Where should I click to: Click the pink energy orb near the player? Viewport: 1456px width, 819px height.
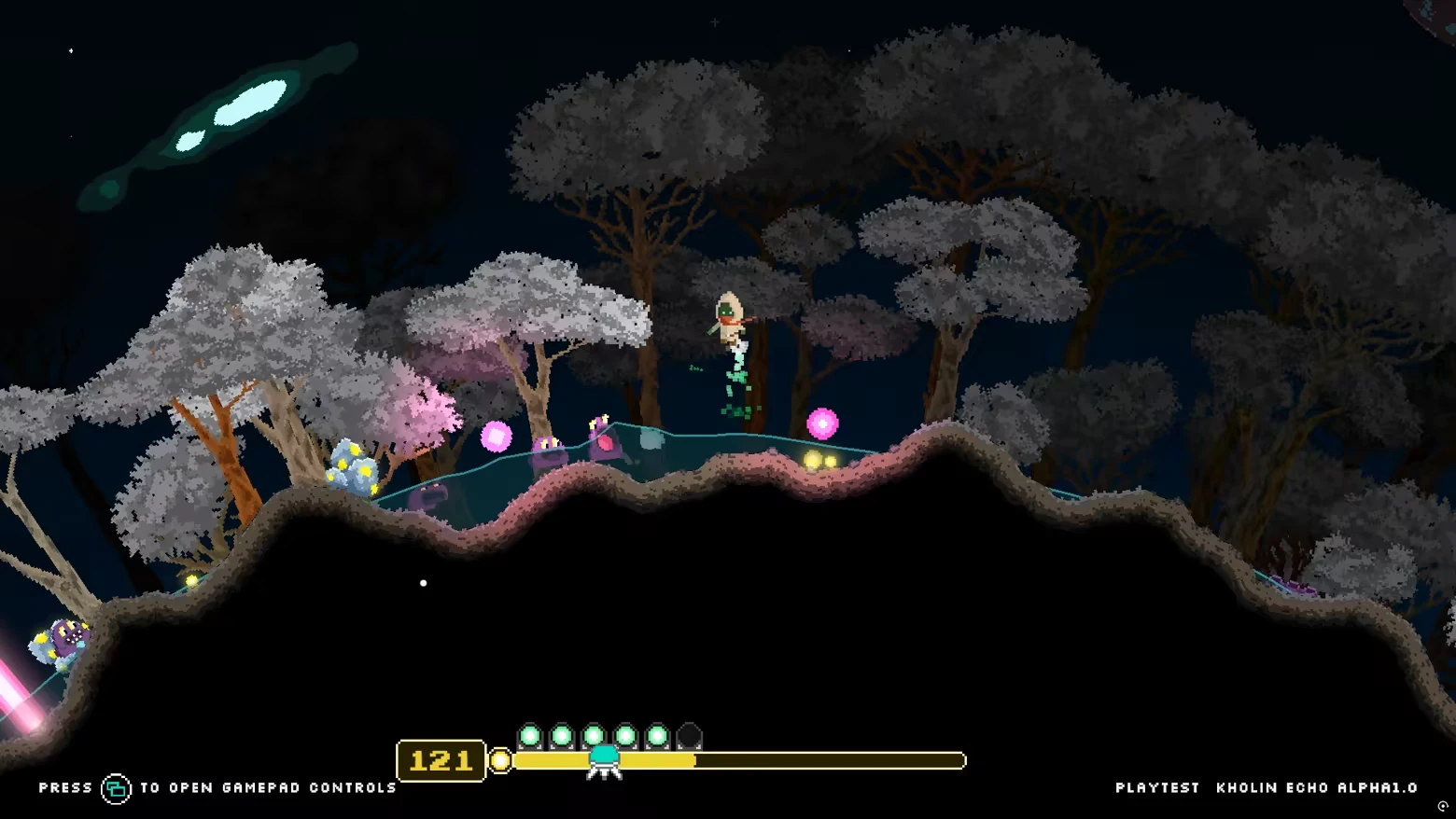(821, 422)
